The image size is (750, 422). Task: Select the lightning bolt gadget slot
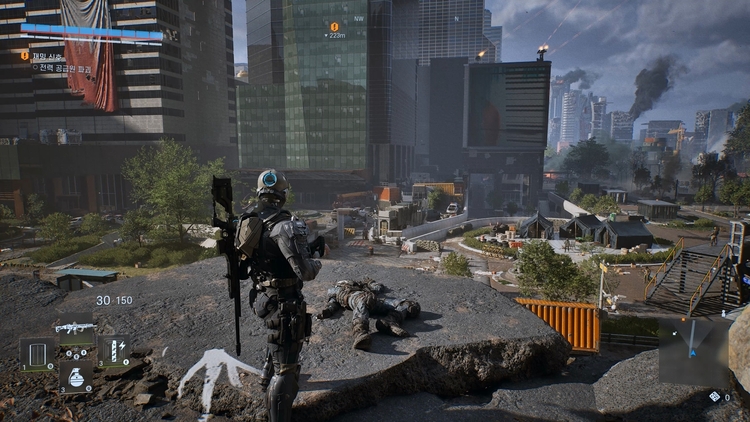pos(113,352)
